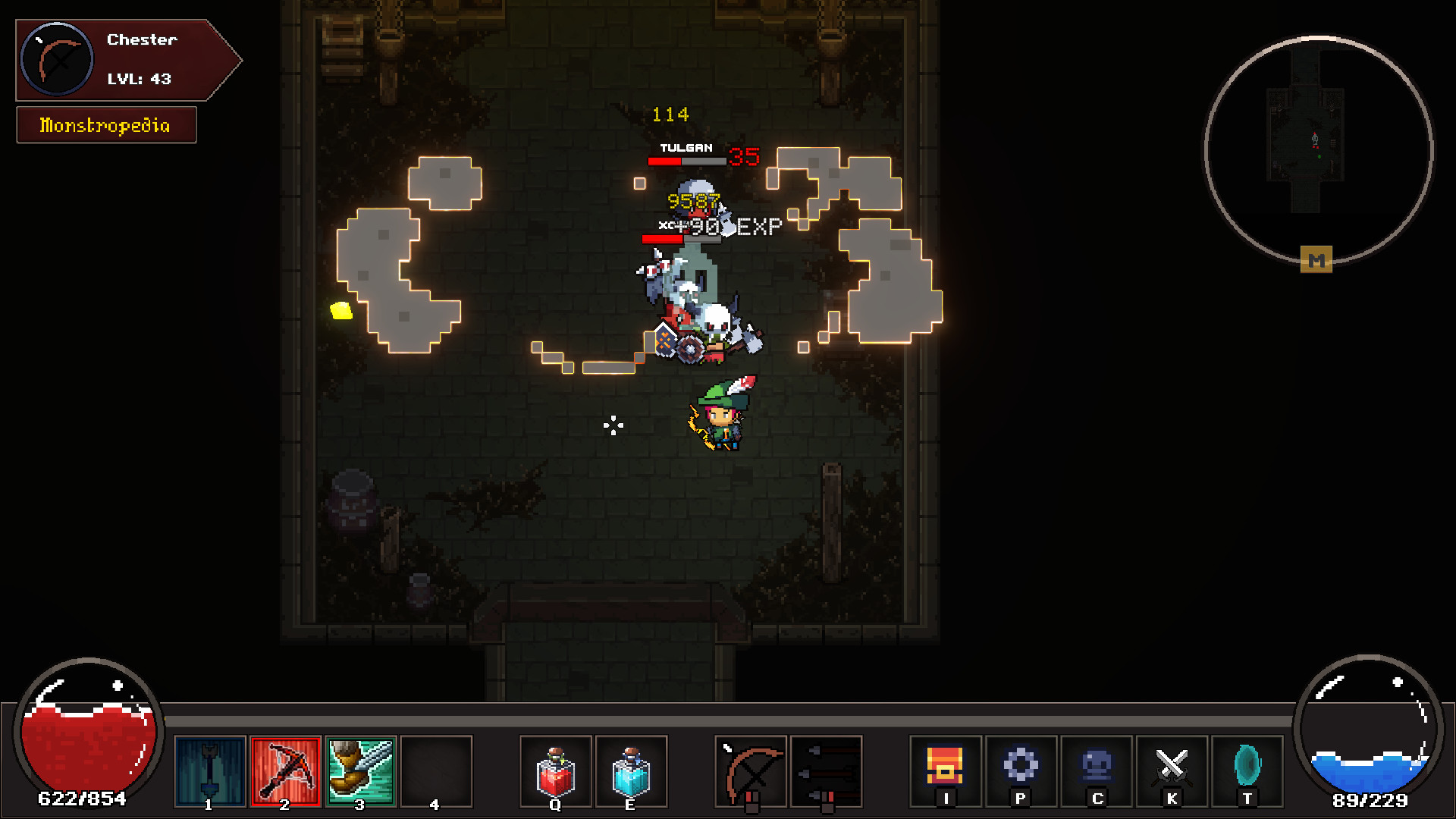Click the empty ability slot 4

[x=436, y=770]
